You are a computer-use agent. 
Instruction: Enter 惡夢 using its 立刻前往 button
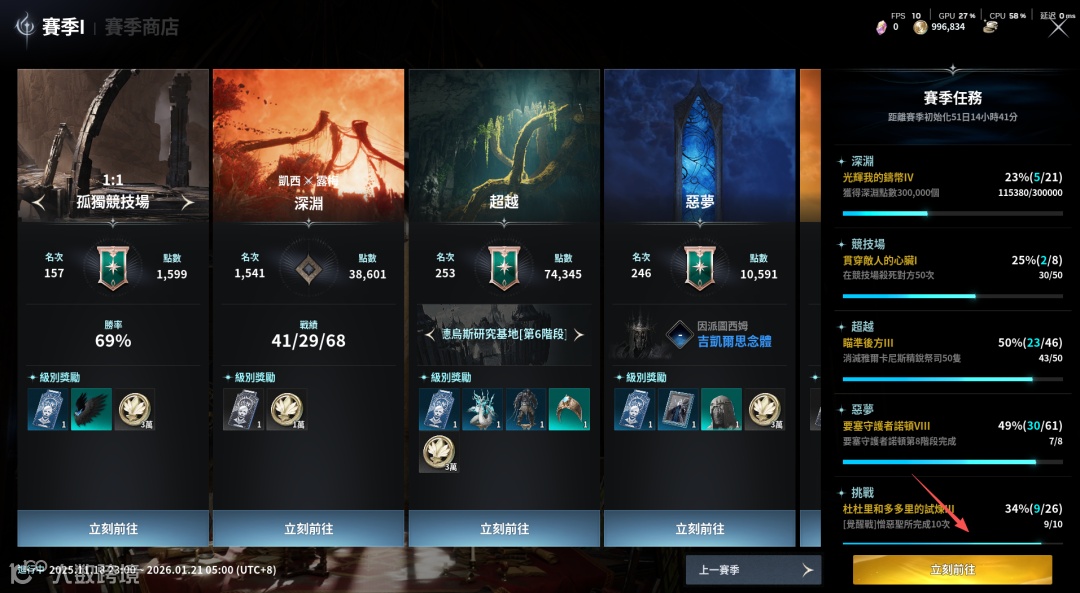pos(700,529)
